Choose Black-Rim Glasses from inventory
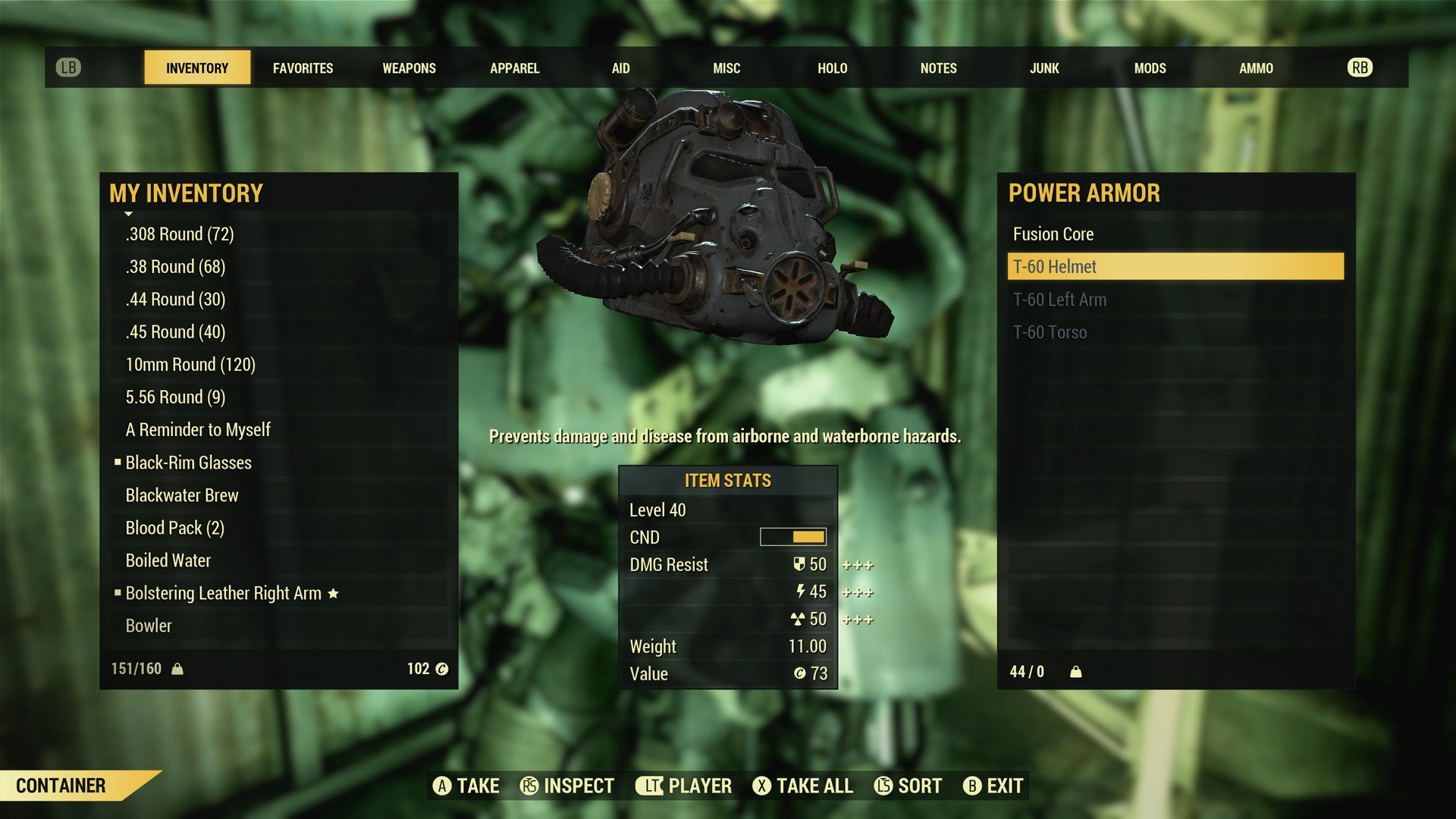1456x819 pixels. pyautogui.click(x=188, y=463)
